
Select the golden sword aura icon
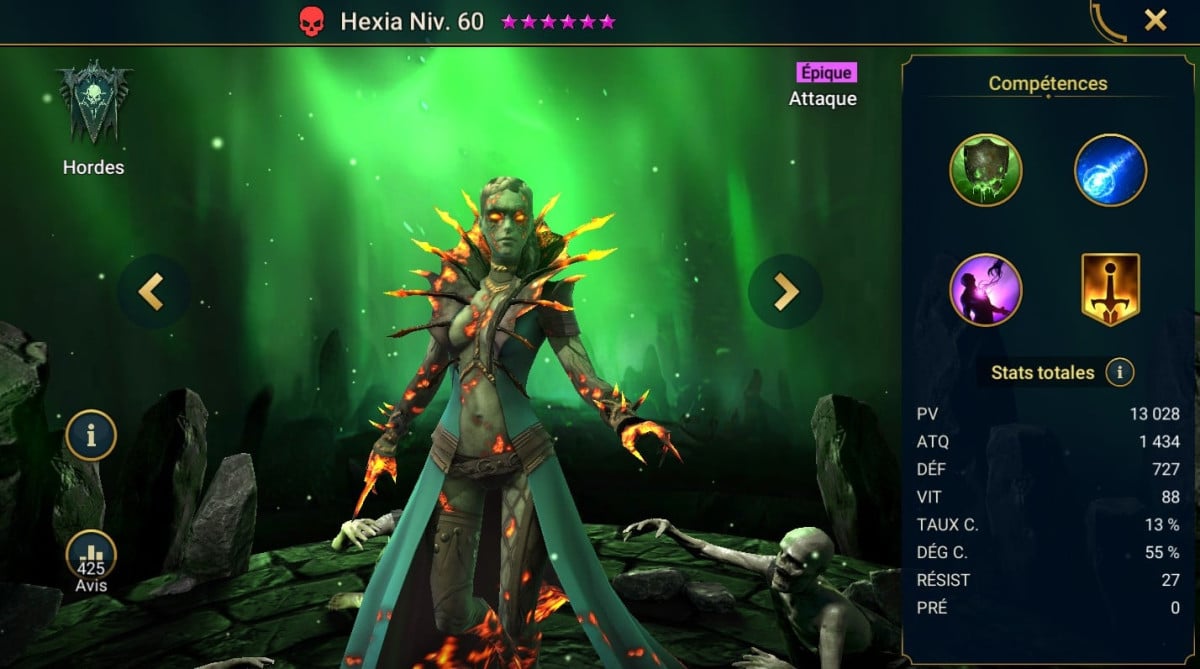point(1110,290)
